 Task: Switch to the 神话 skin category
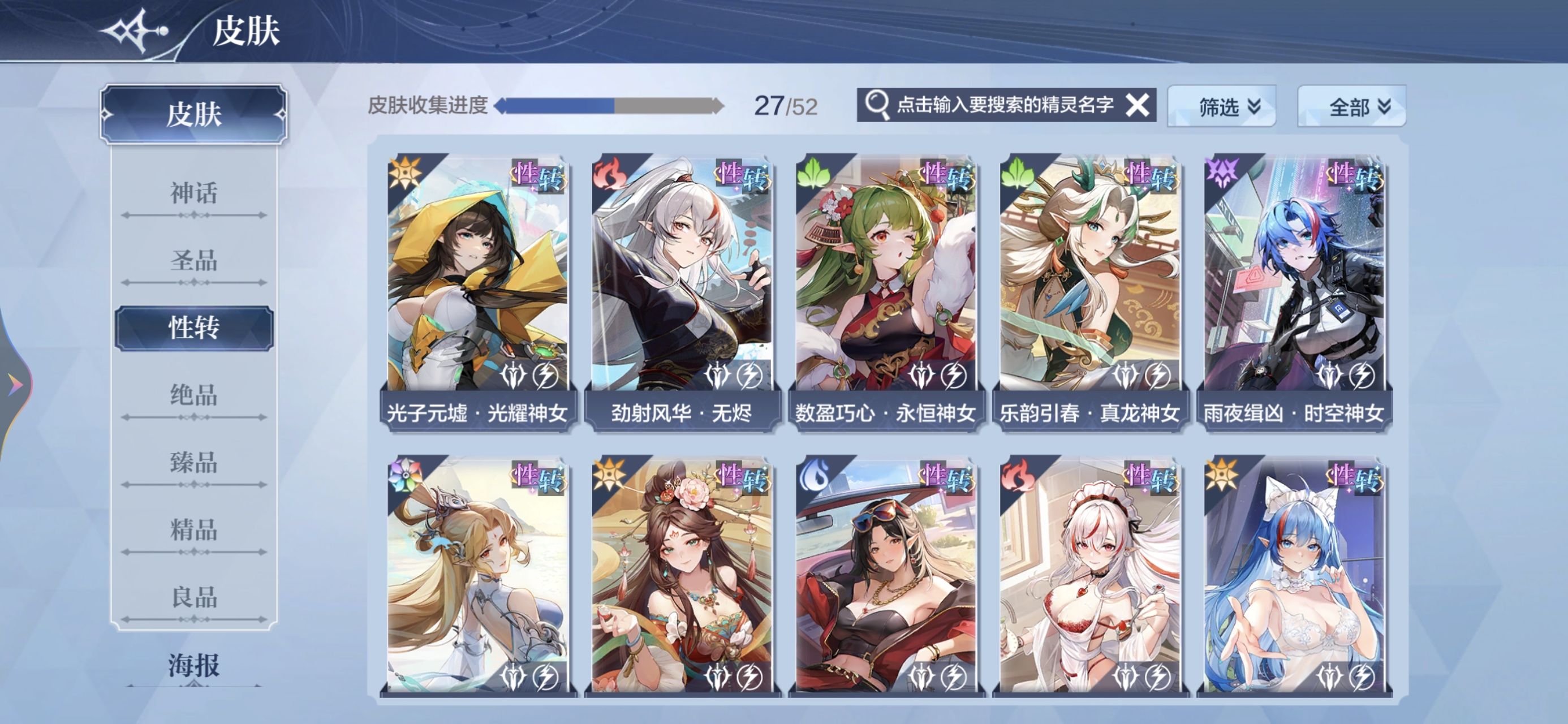(193, 193)
